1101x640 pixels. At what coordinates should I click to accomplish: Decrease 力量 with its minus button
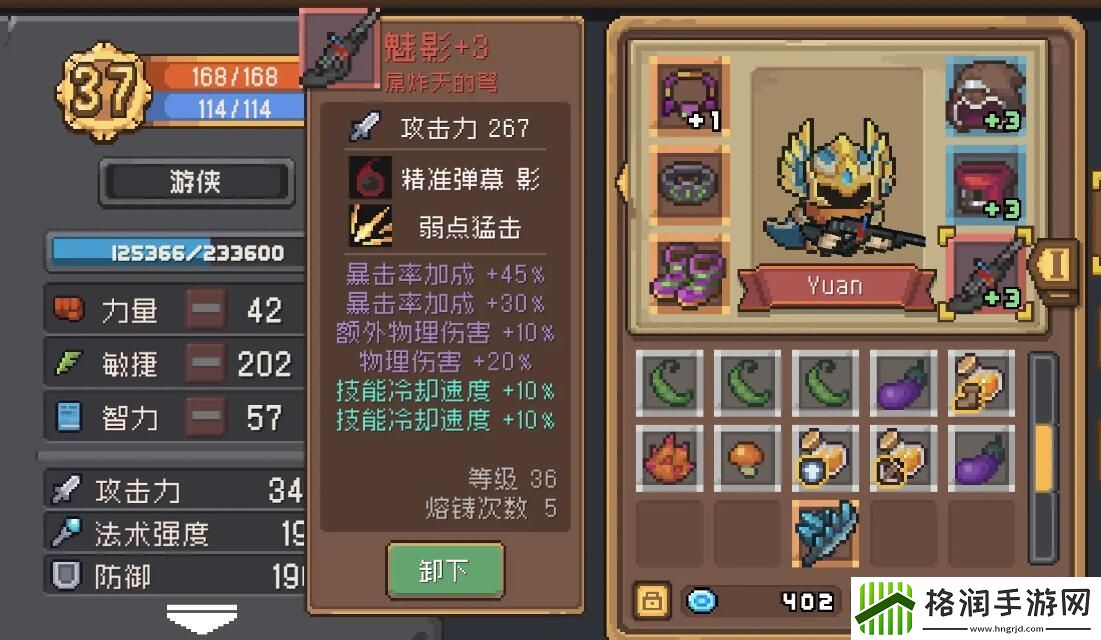(x=206, y=310)
